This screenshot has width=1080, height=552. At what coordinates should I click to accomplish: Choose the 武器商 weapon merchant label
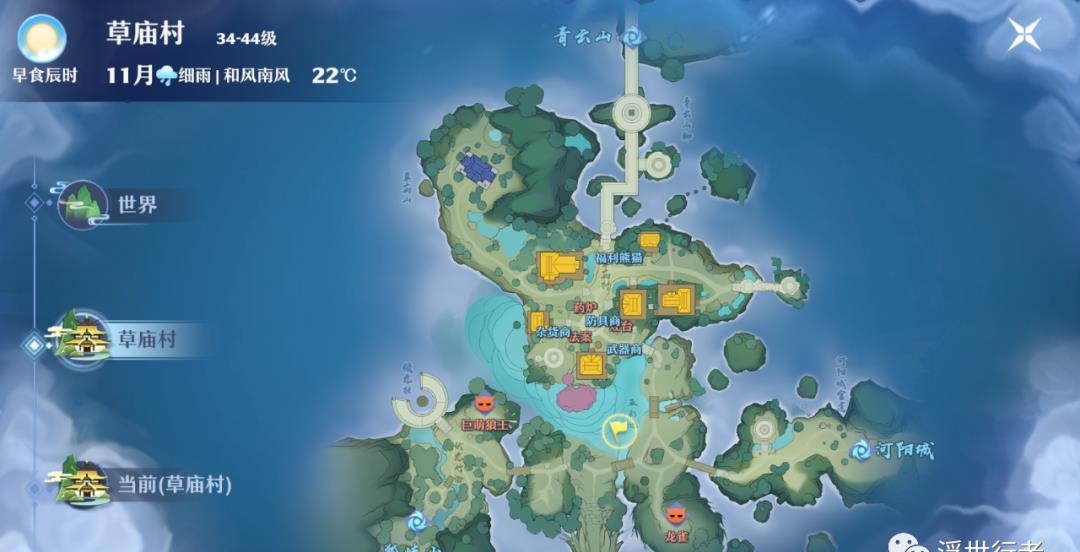(x=624, y=349)
